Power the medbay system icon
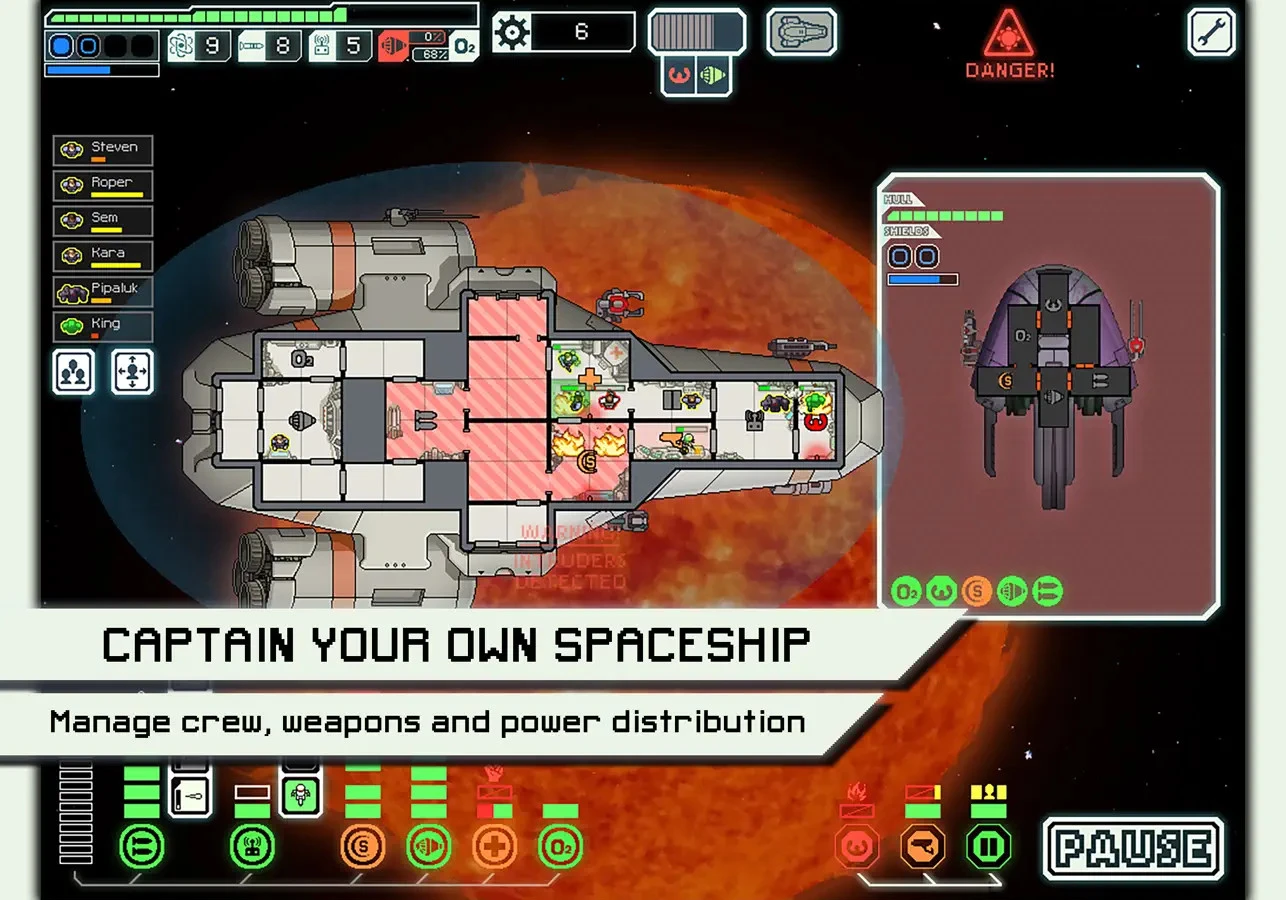 pyautogui.click(x=494, y=848)
